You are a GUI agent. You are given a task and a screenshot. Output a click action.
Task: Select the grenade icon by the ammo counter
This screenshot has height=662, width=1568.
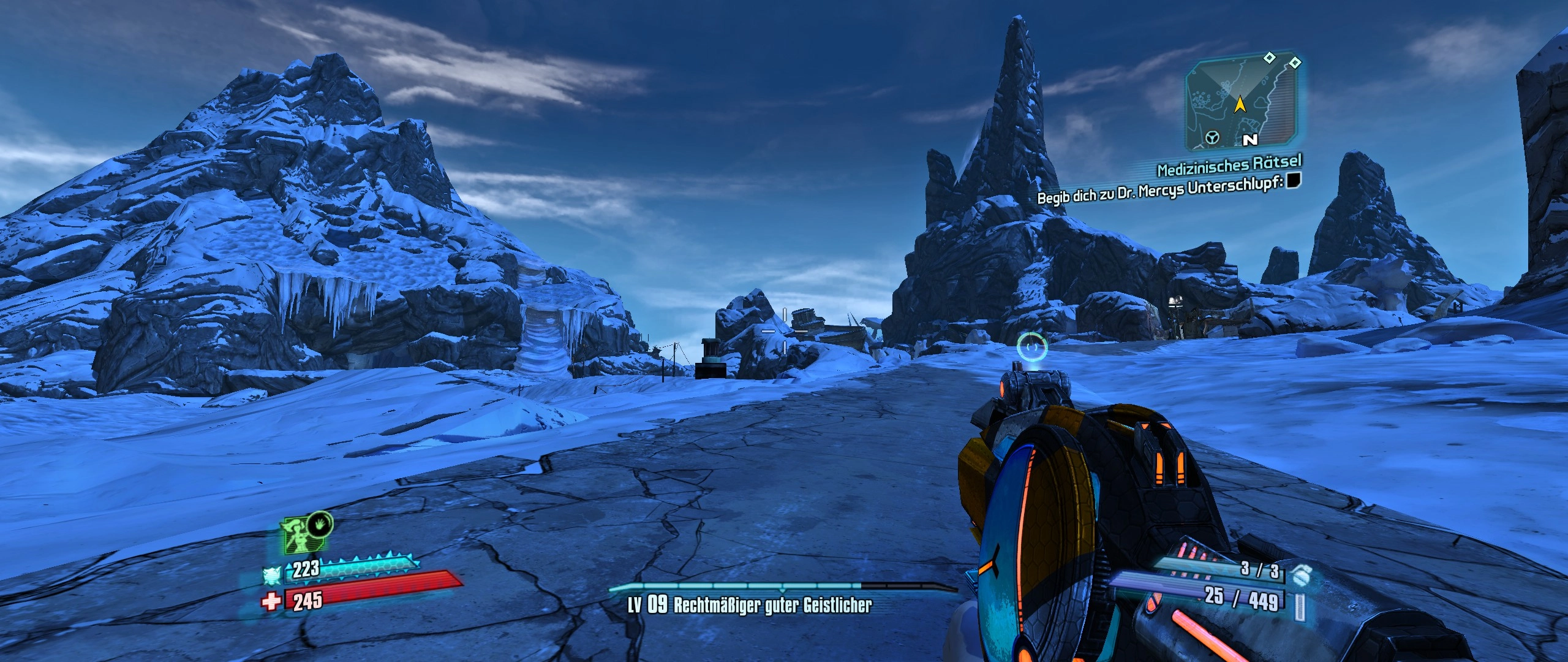pyautogui.click(x=1302, y=576)
